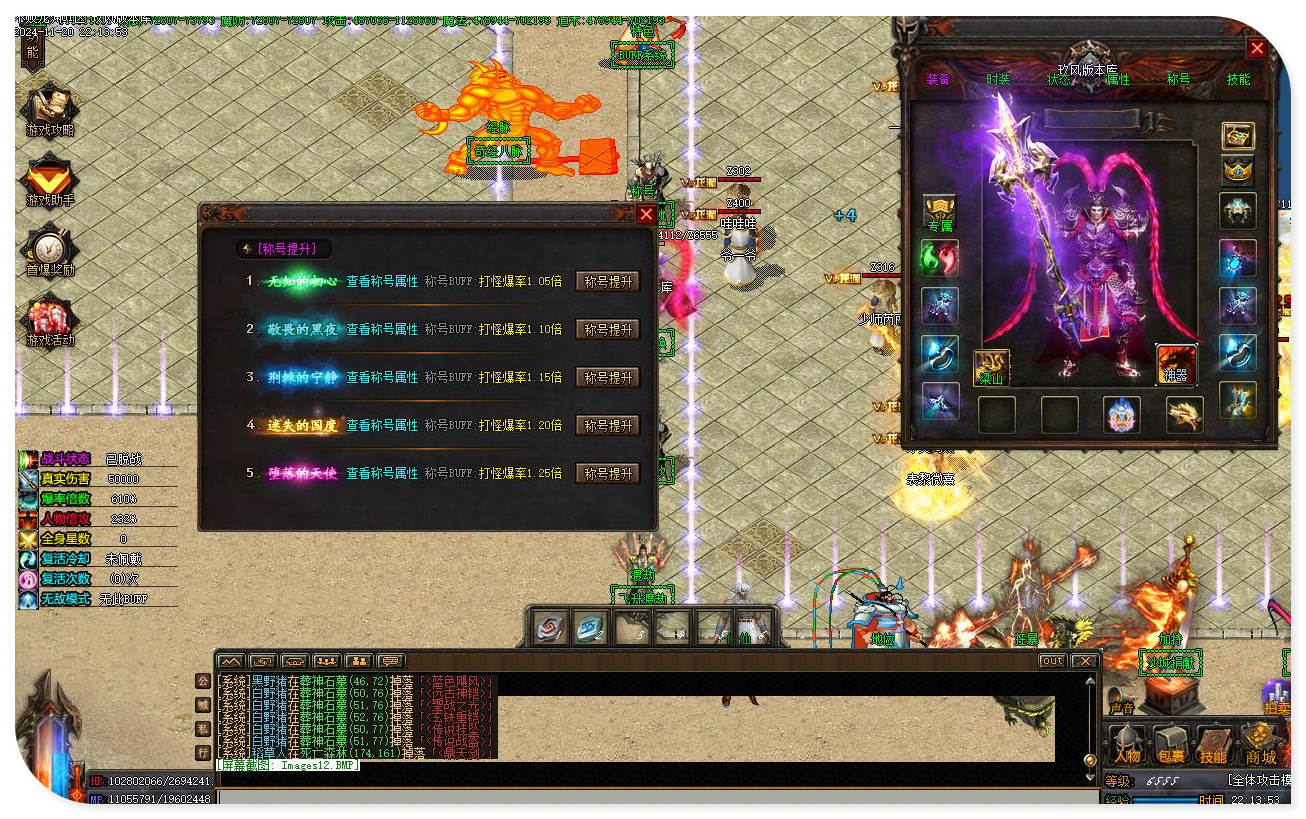Image resolution: width=1306 pixels, height=819 pixels.
Task: Open the 首爆奖励 first-drop rewards
Action: coord(49,252)
